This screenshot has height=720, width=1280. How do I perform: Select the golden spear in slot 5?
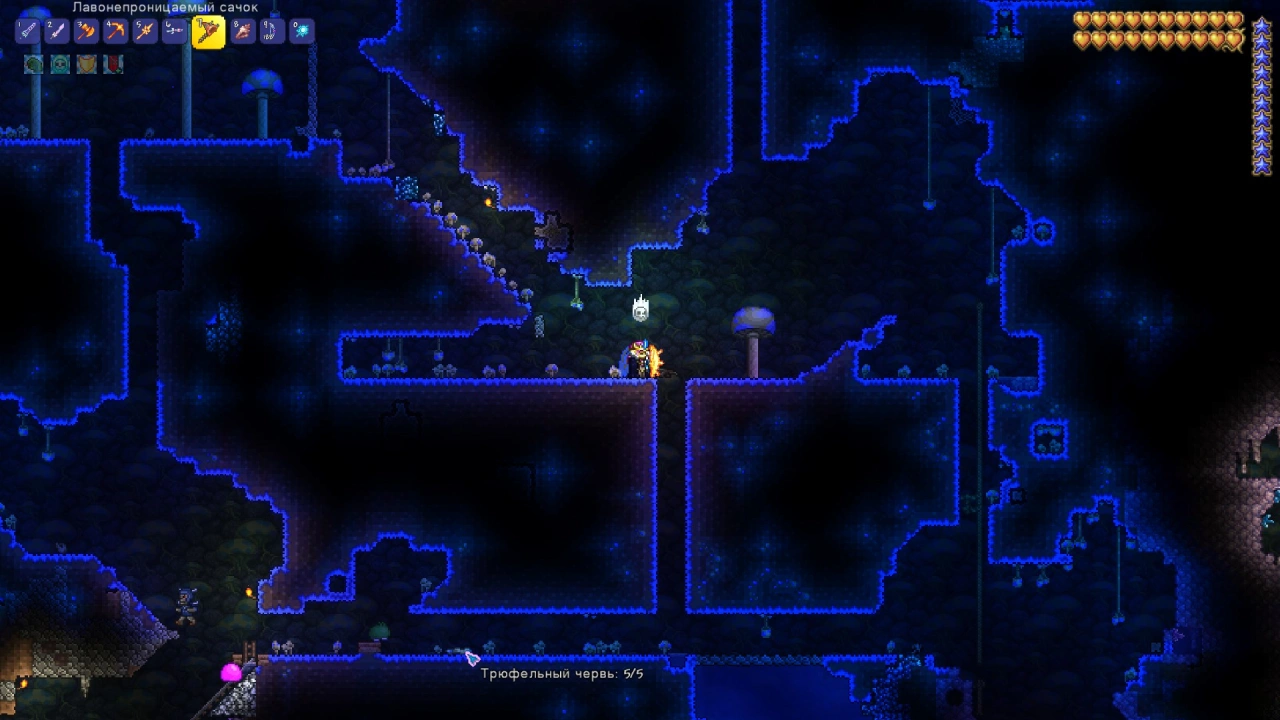coord(145,31)
